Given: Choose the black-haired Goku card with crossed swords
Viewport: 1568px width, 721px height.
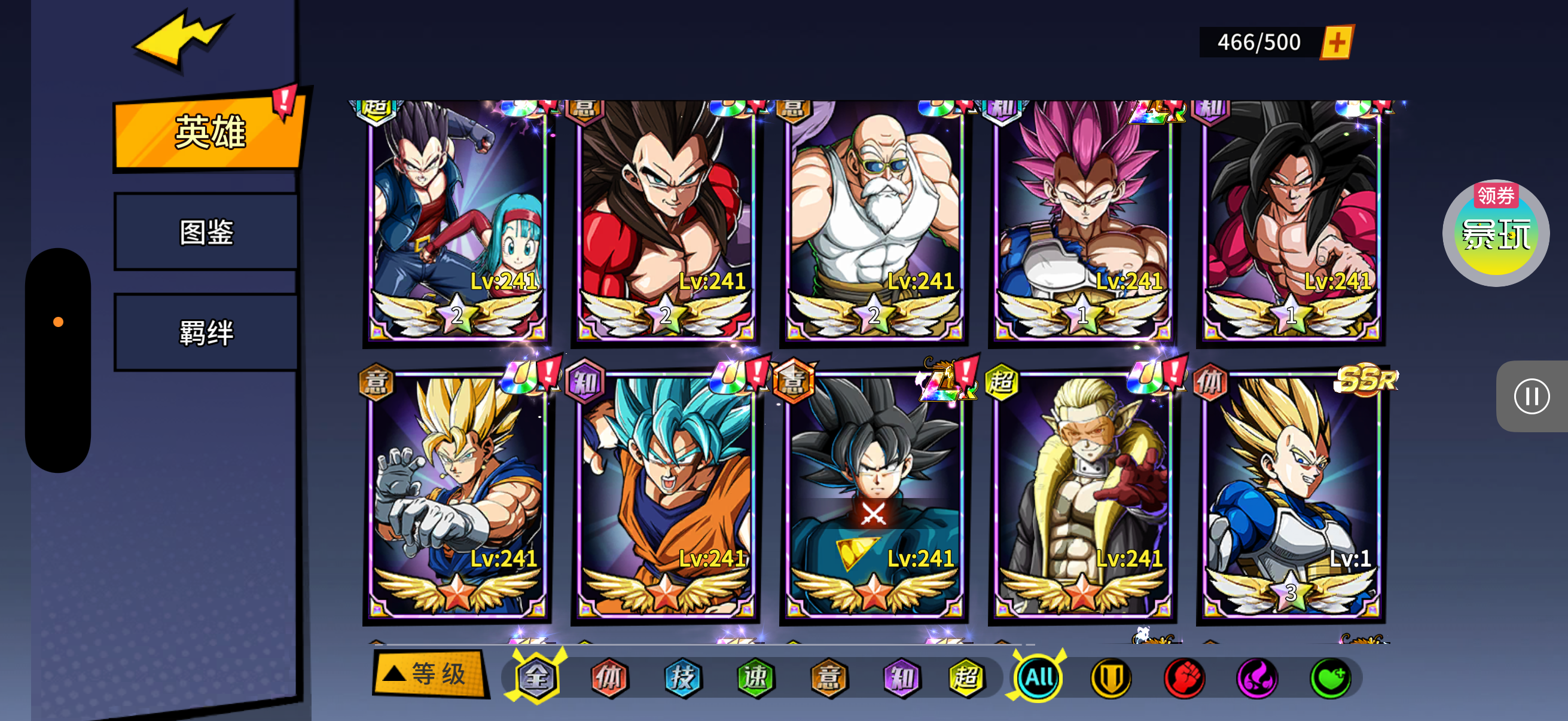Looking at the screenshot, I should tap(874, 496).
